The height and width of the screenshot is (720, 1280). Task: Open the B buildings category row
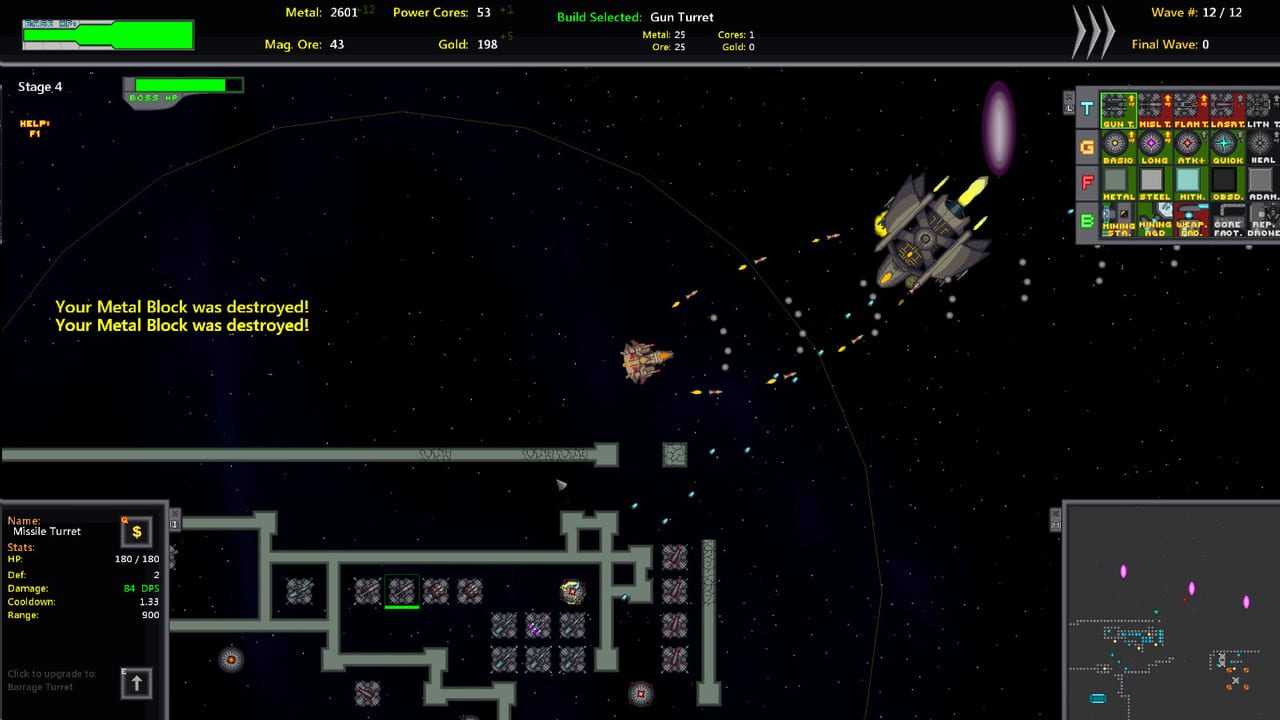click(x=1087, y=221)
